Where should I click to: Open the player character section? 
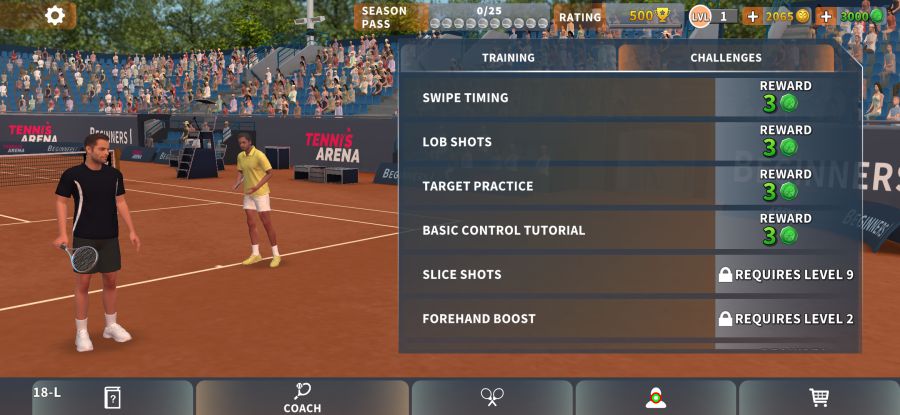coord(655,397)
